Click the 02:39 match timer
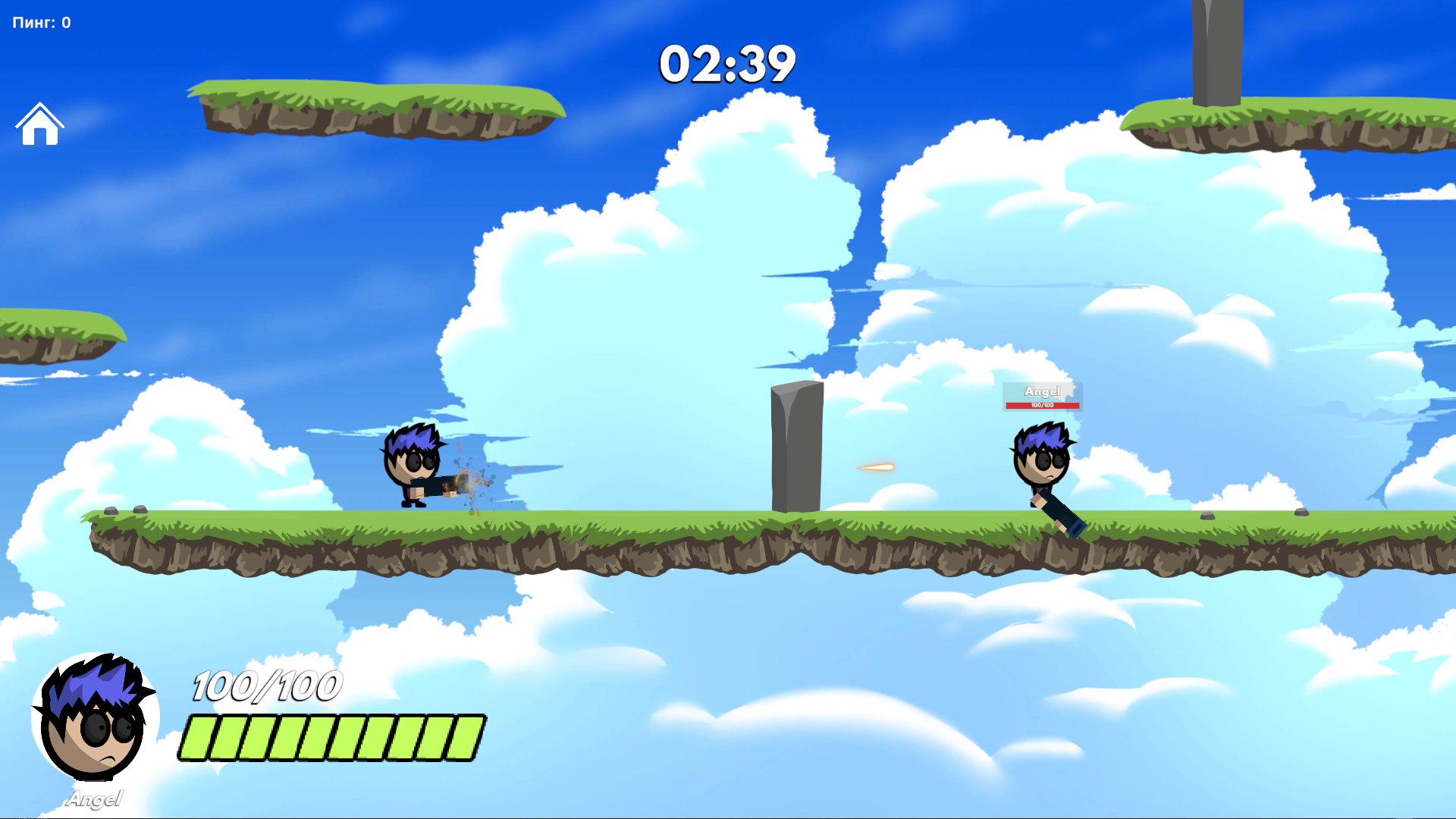The height and width of the screenshot is (819, 1456). [726, 64]
